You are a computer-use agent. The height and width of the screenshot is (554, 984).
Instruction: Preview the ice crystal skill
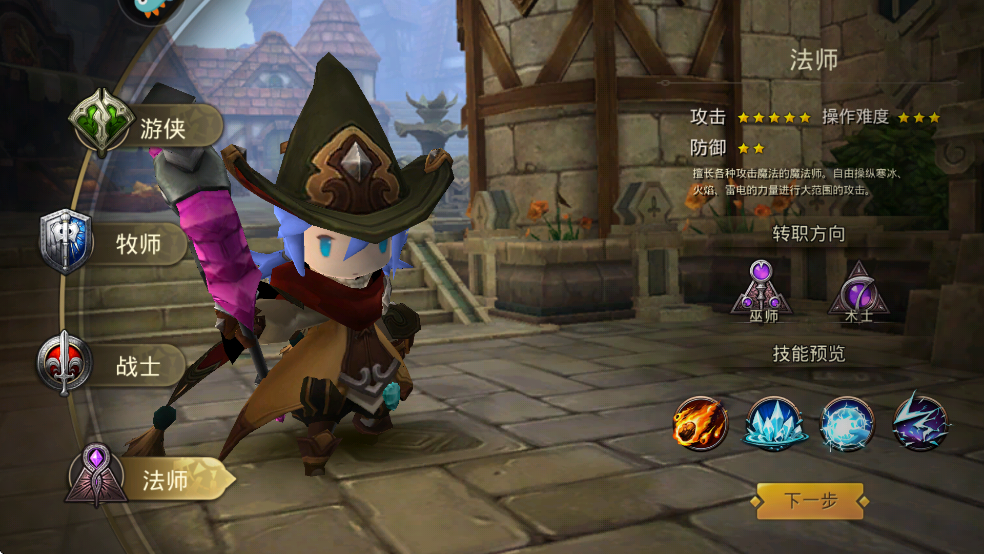pyautogui.click(x=773, y=422)
